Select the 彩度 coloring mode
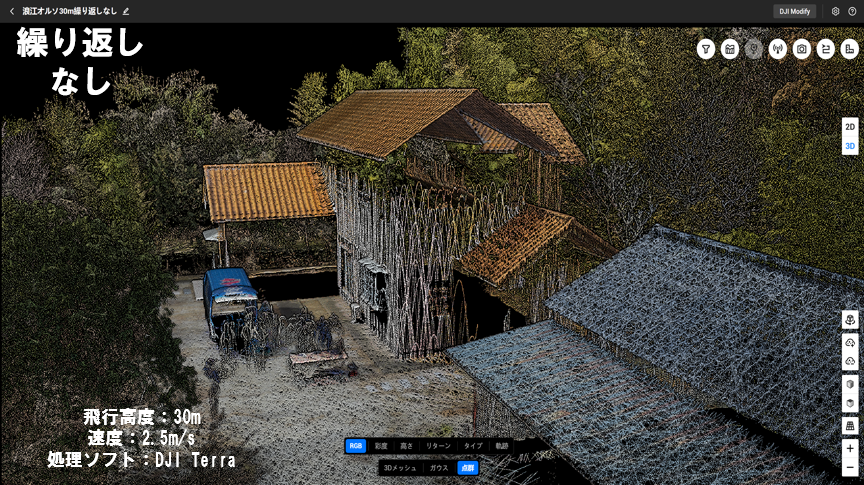864x485 pixels. click(381, 446)
